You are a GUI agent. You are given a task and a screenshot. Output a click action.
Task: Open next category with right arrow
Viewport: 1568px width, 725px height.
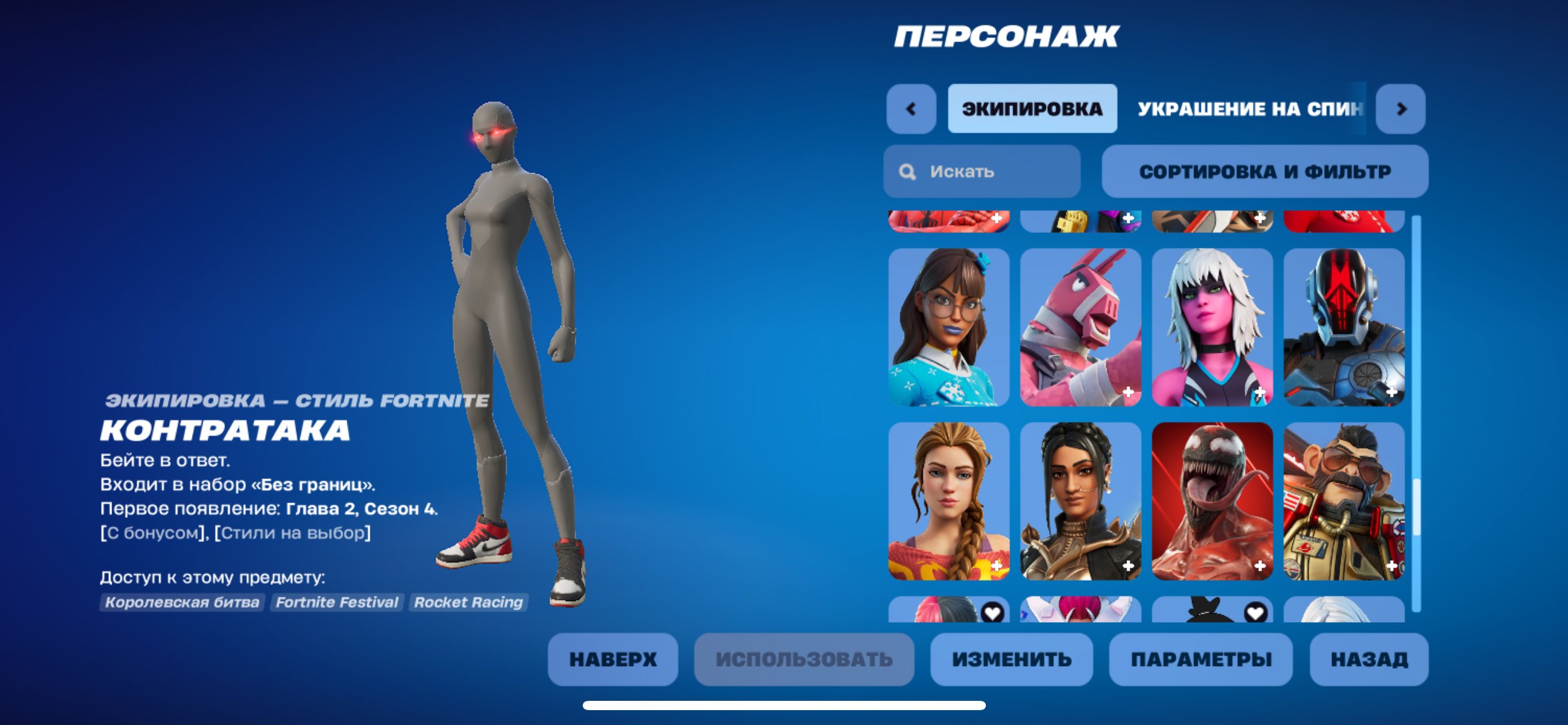pos(1401,110)
